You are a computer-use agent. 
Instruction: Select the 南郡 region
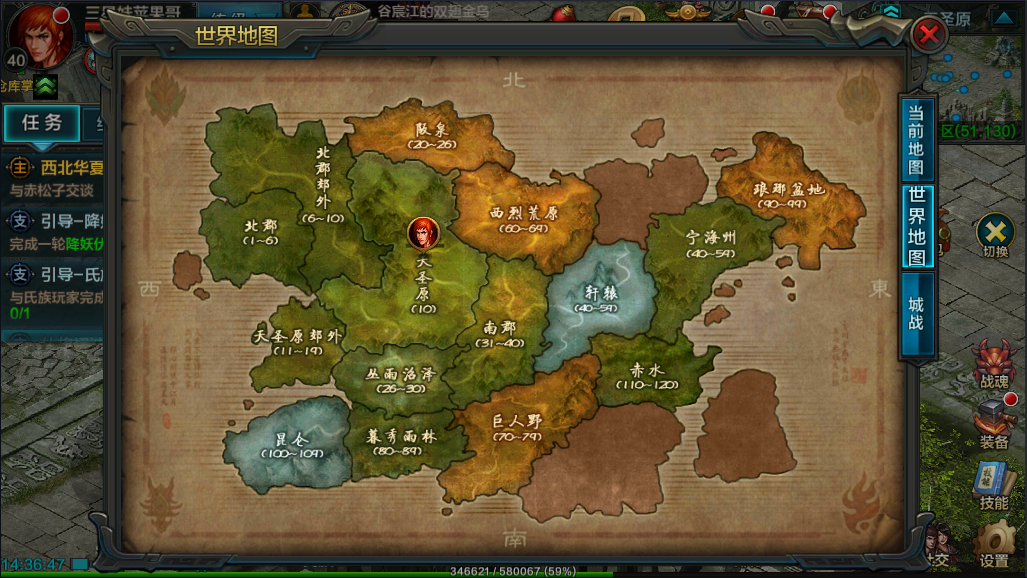point(502,333)
